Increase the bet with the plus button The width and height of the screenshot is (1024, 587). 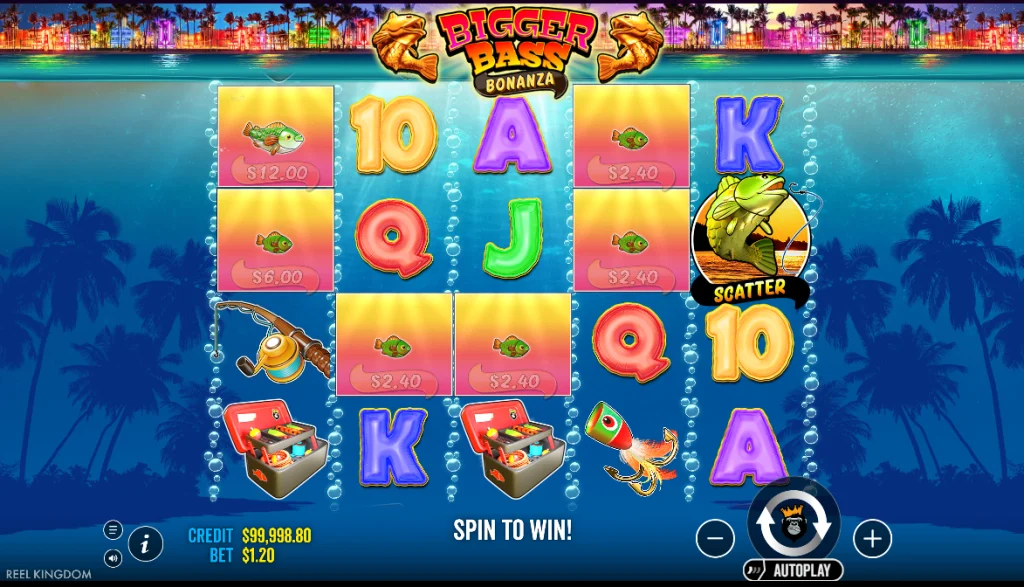[x=872, y=539]
